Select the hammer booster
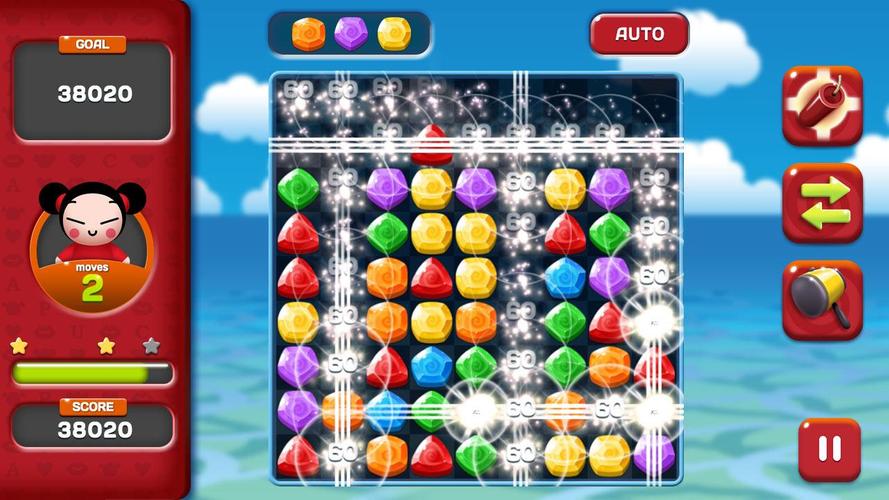Image resolution: width=889 pixels, height=500 pixels. point(822,300)
